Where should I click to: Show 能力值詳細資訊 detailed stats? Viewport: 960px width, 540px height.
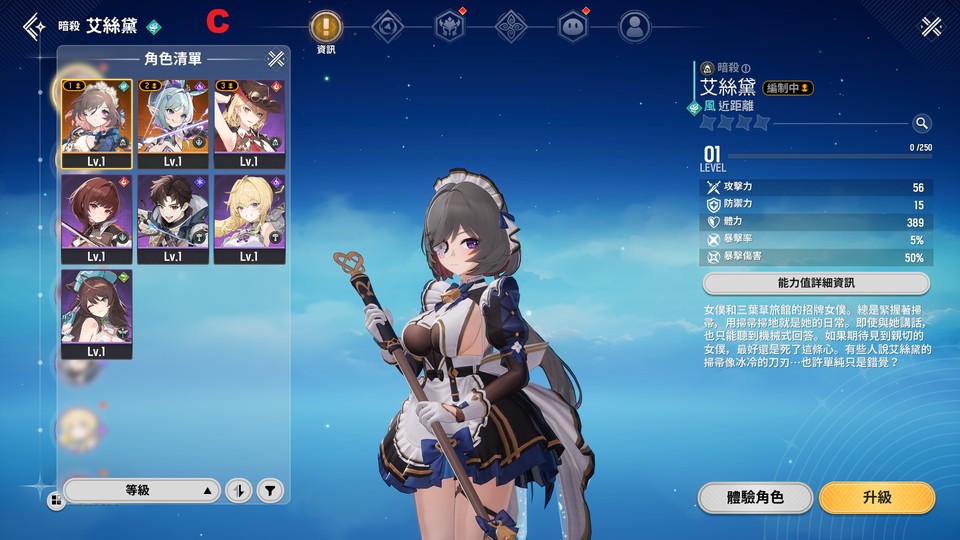point(816,283)
